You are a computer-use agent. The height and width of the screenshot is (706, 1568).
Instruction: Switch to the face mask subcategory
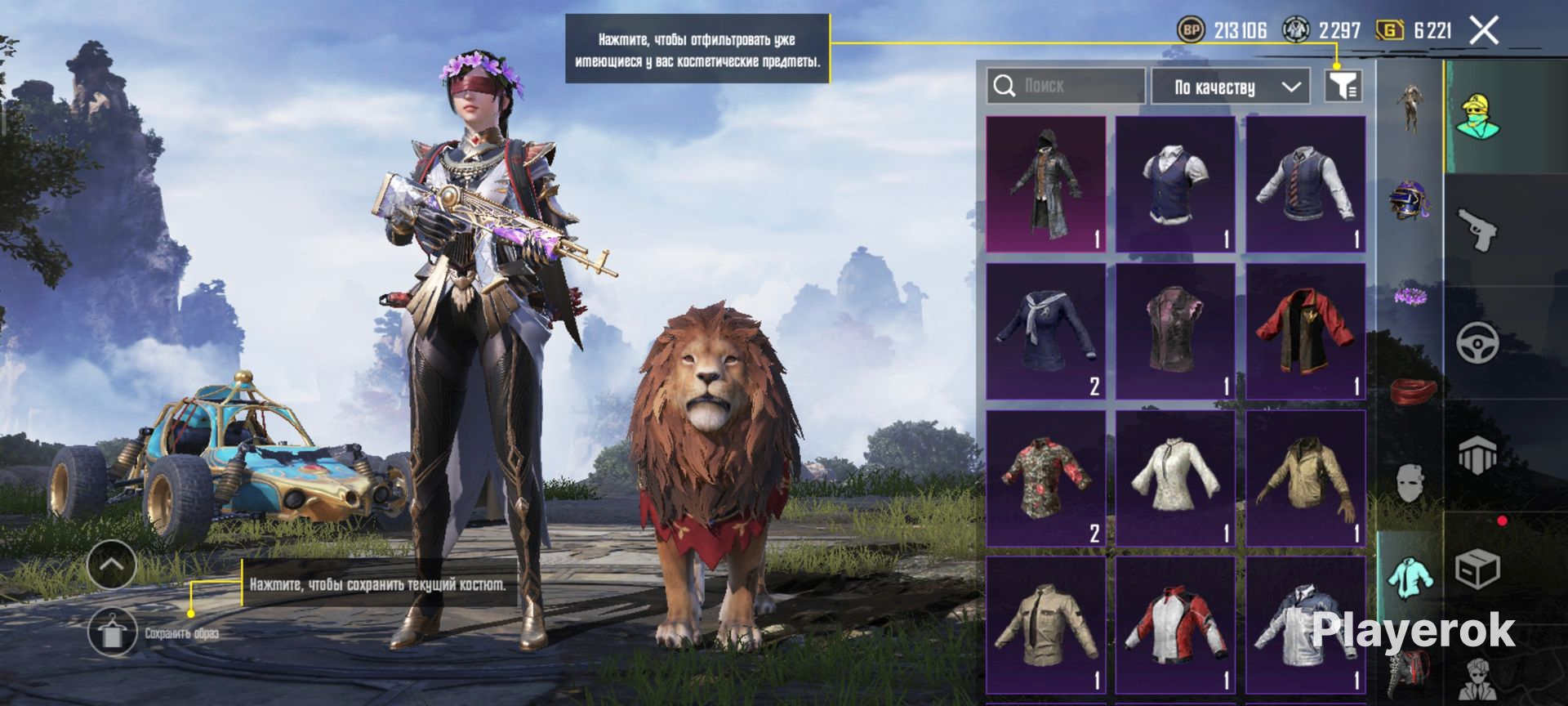click(x=1410, y=484)
